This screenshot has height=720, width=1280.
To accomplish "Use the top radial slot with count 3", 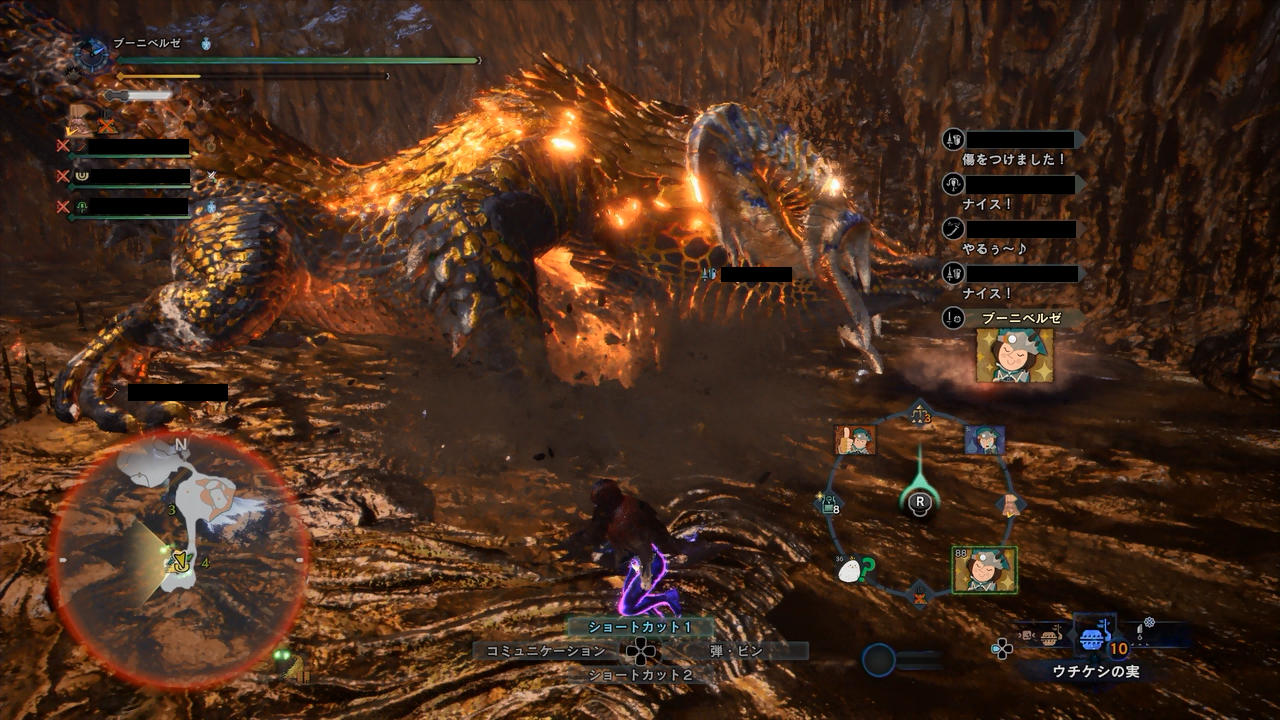I will pyautogui.click(x=920, y=413).
